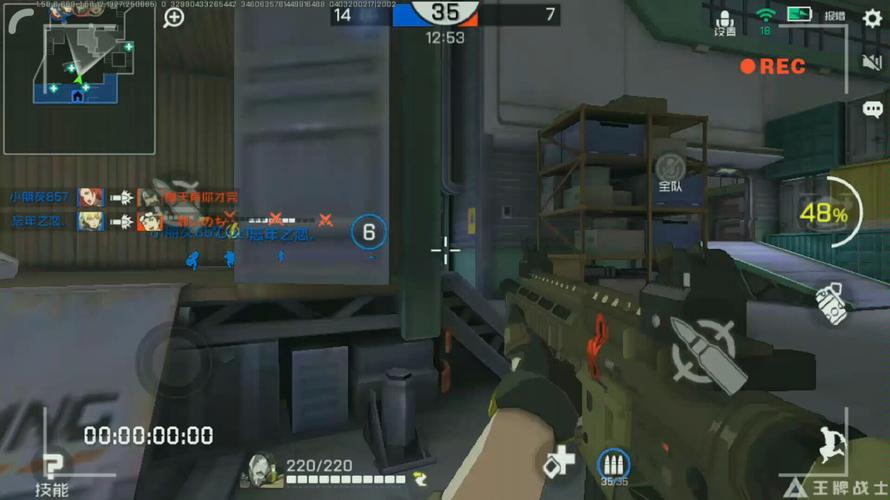
Task: Throw a grenade with grenade icon
Action: pyautogui.click(x=829, y=301)
